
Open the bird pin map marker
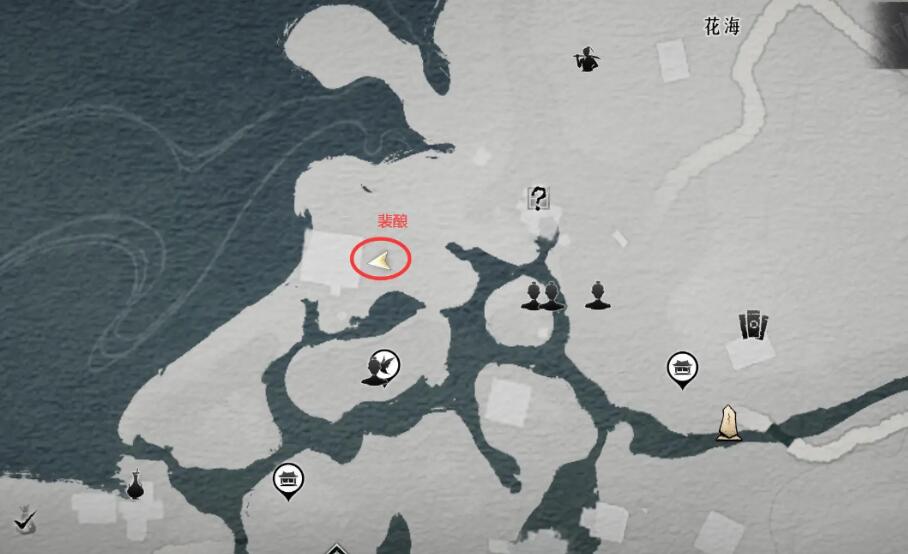coord(381,368)
